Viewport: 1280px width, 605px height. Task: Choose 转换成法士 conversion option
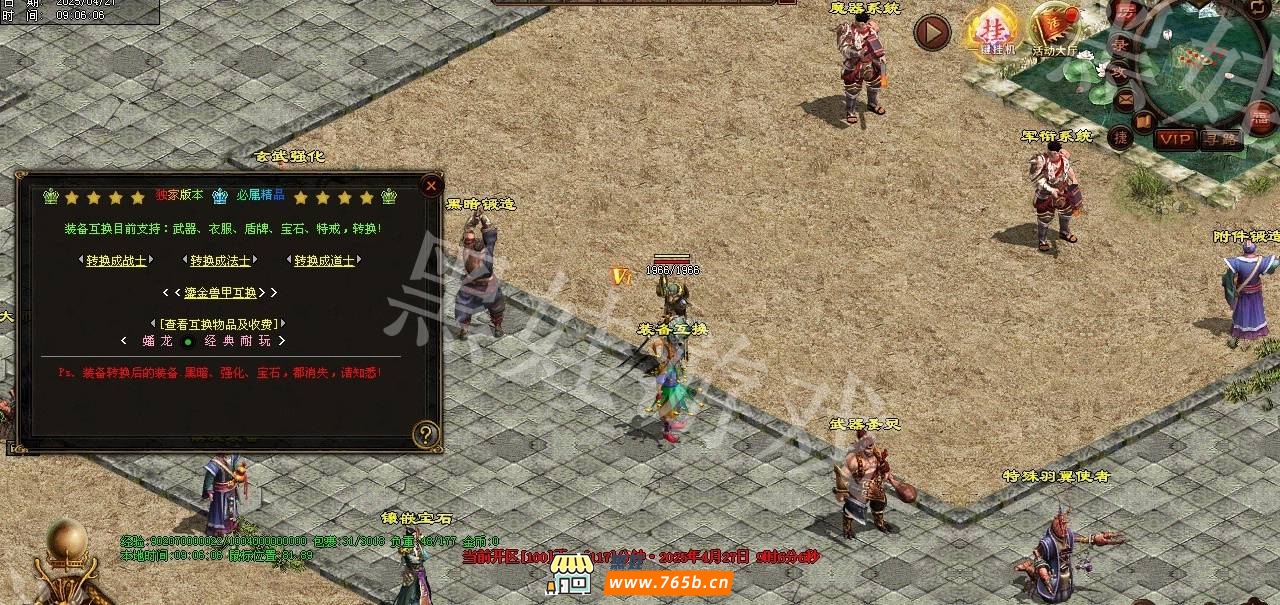point(220,261)
